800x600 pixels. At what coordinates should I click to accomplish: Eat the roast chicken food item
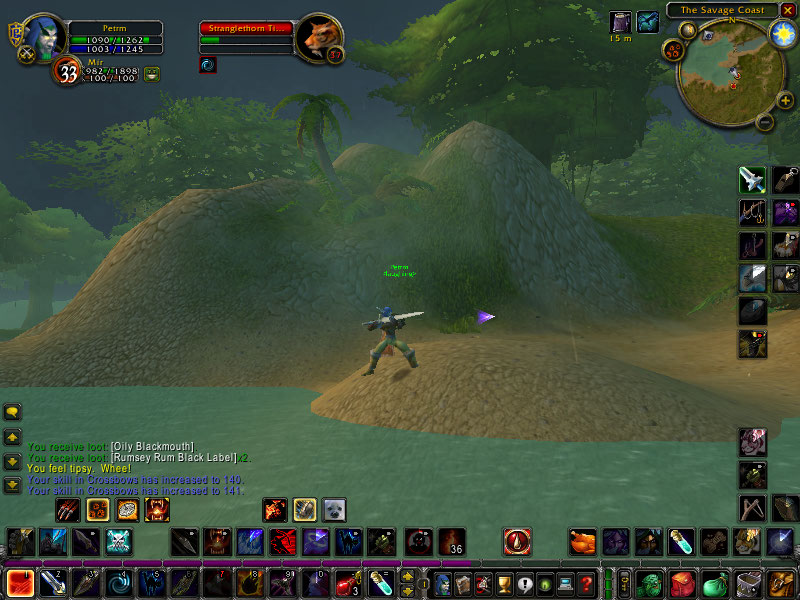tap(583, 542)
